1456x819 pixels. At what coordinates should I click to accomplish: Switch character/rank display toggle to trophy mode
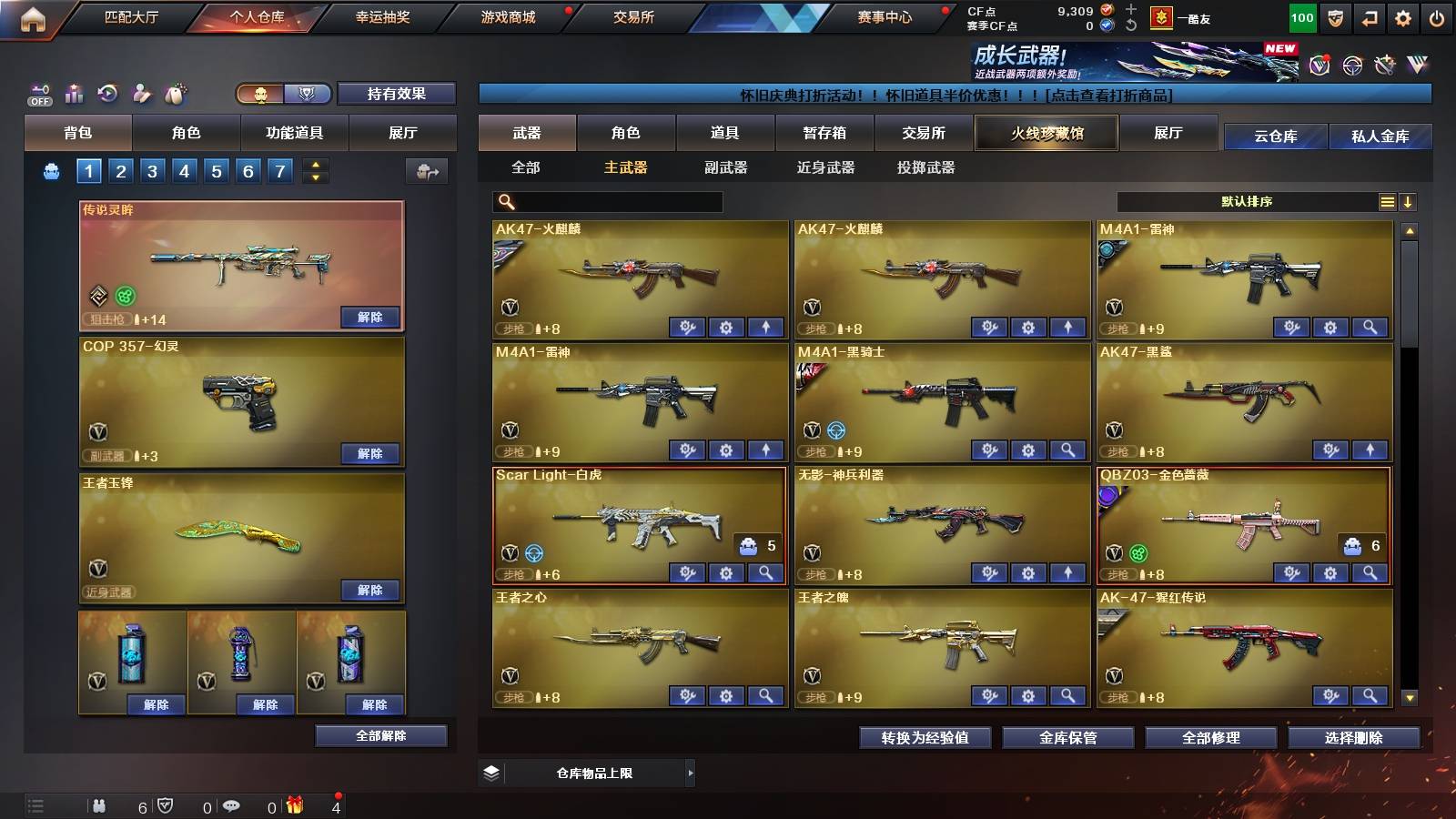pos(306,94)
